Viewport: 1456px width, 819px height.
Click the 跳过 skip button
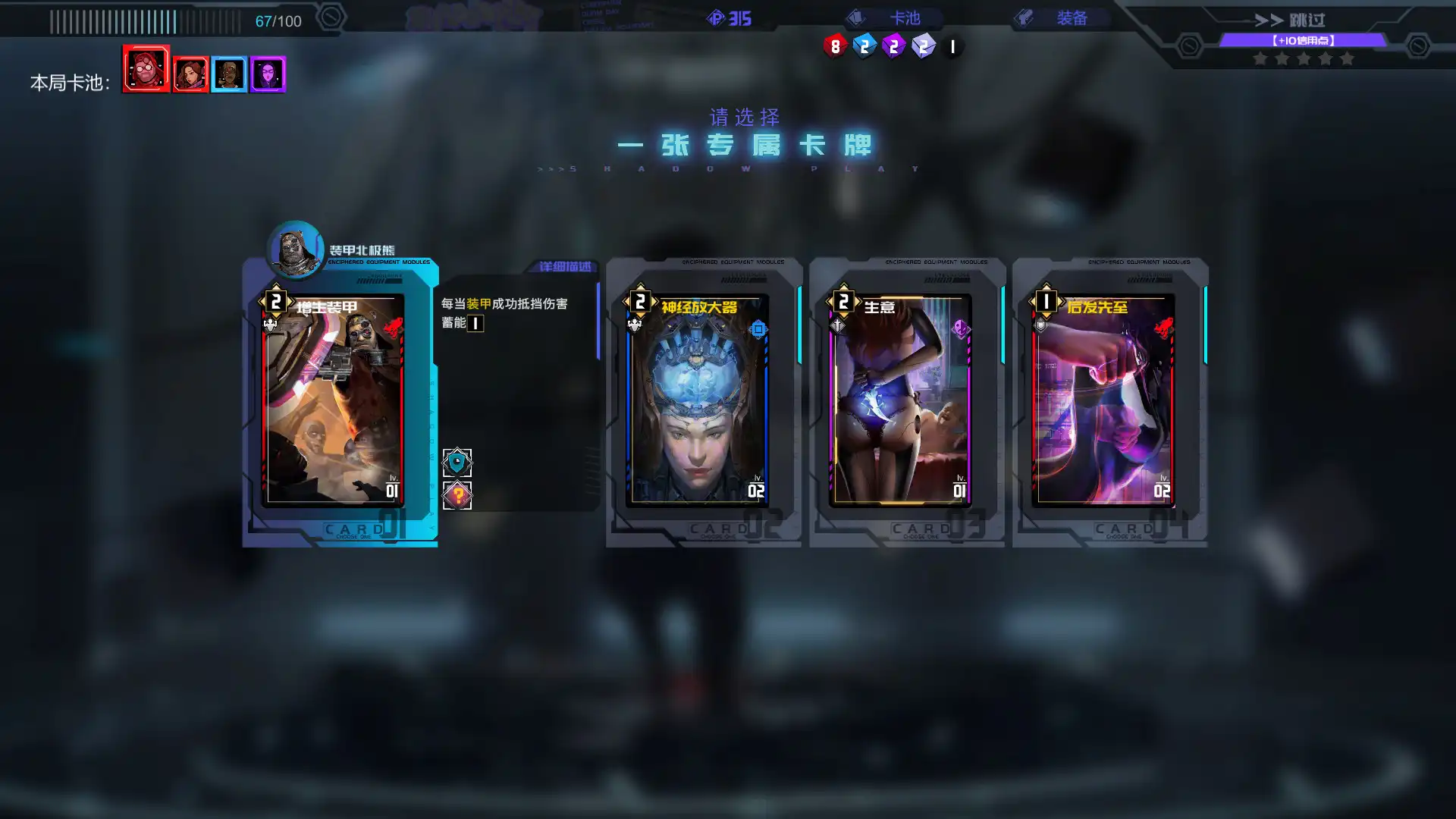coord(1306,20)
